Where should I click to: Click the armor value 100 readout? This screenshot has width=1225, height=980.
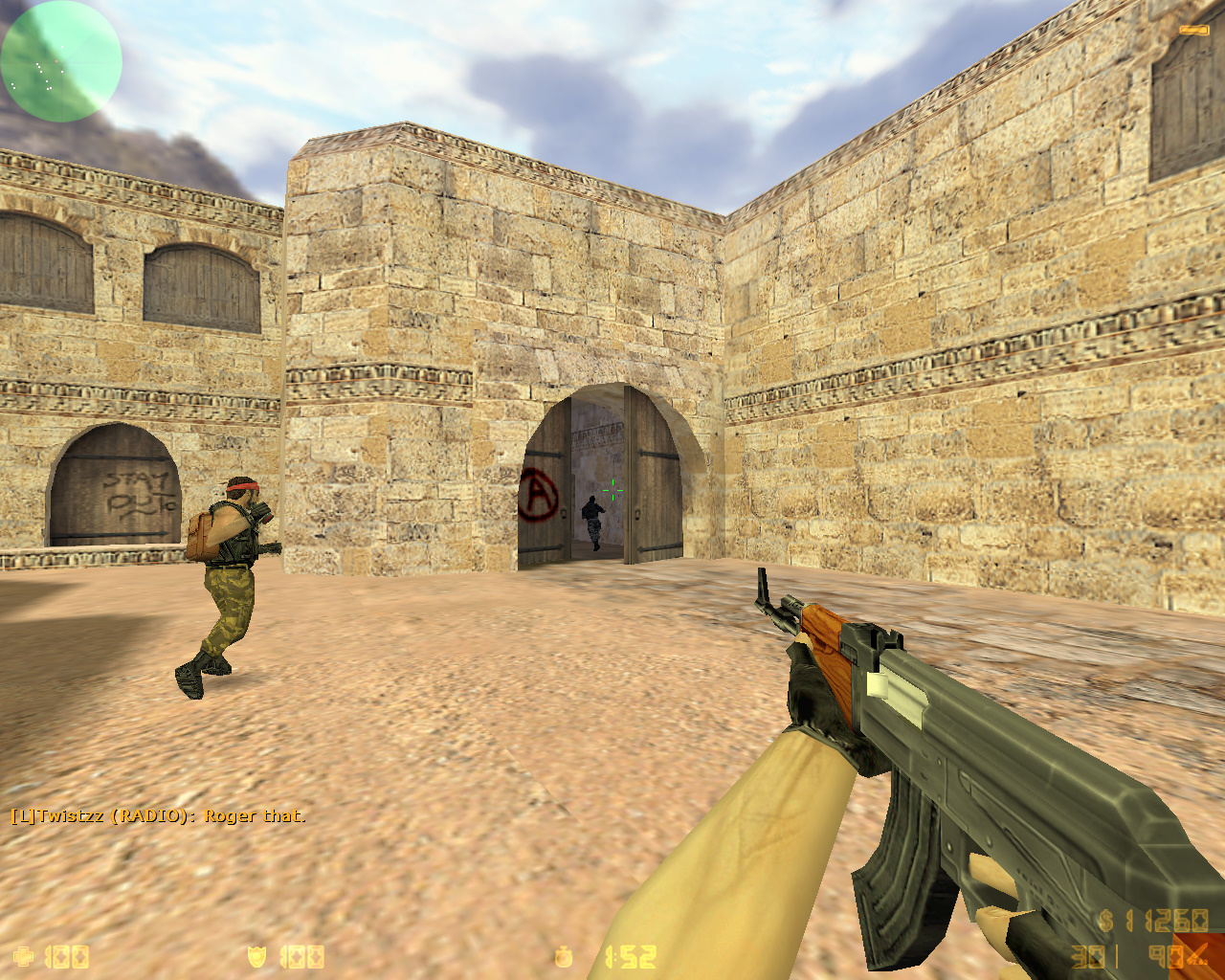point(301,956)
